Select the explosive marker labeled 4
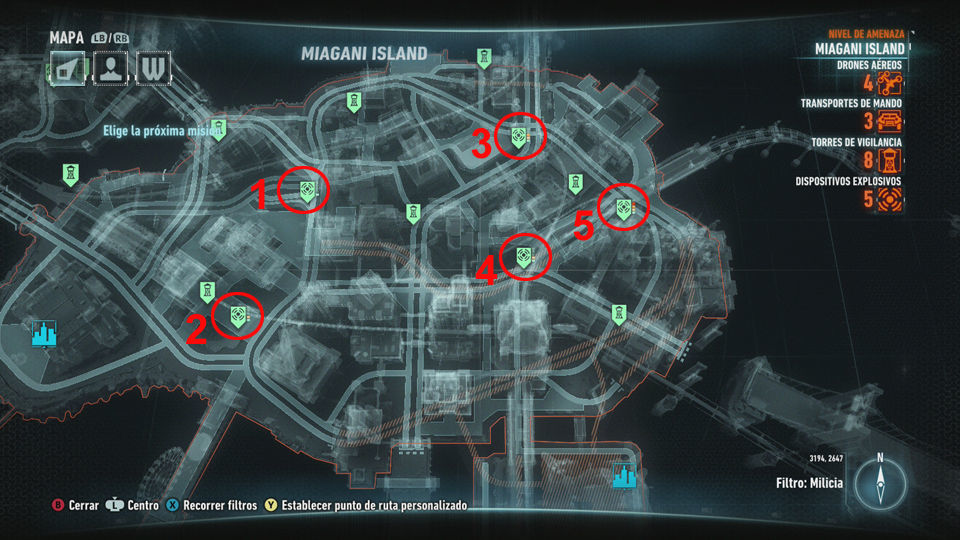960x540 pixels. pos(524,256)
